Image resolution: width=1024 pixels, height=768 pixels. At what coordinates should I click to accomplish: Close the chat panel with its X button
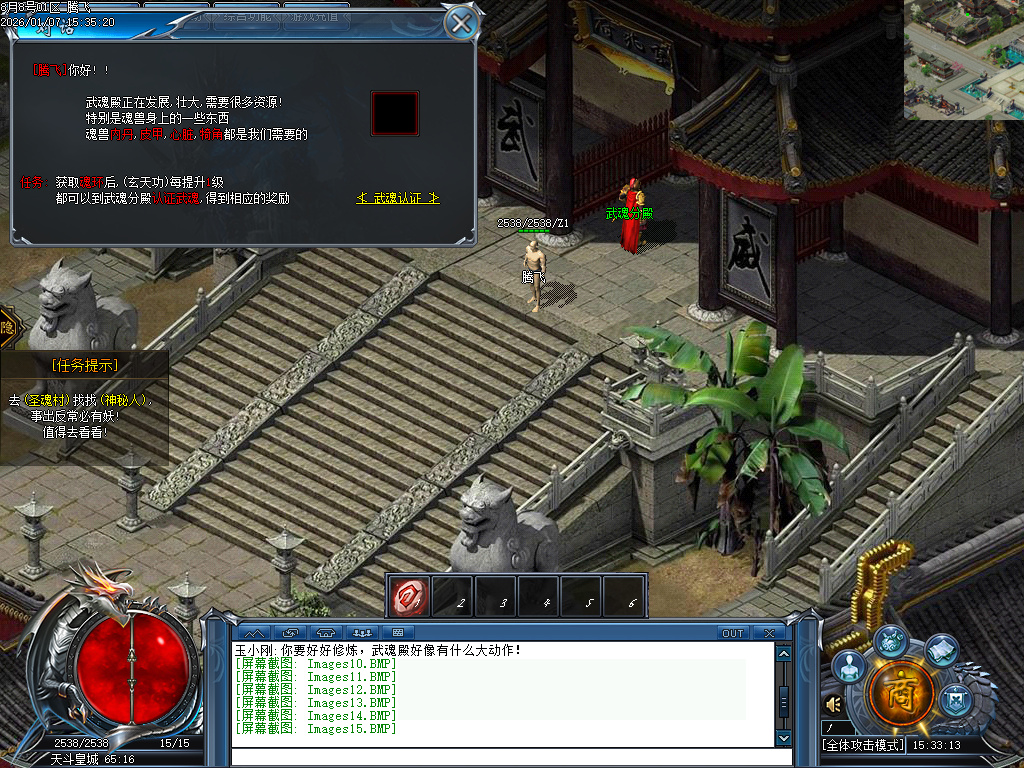[768, 633]
